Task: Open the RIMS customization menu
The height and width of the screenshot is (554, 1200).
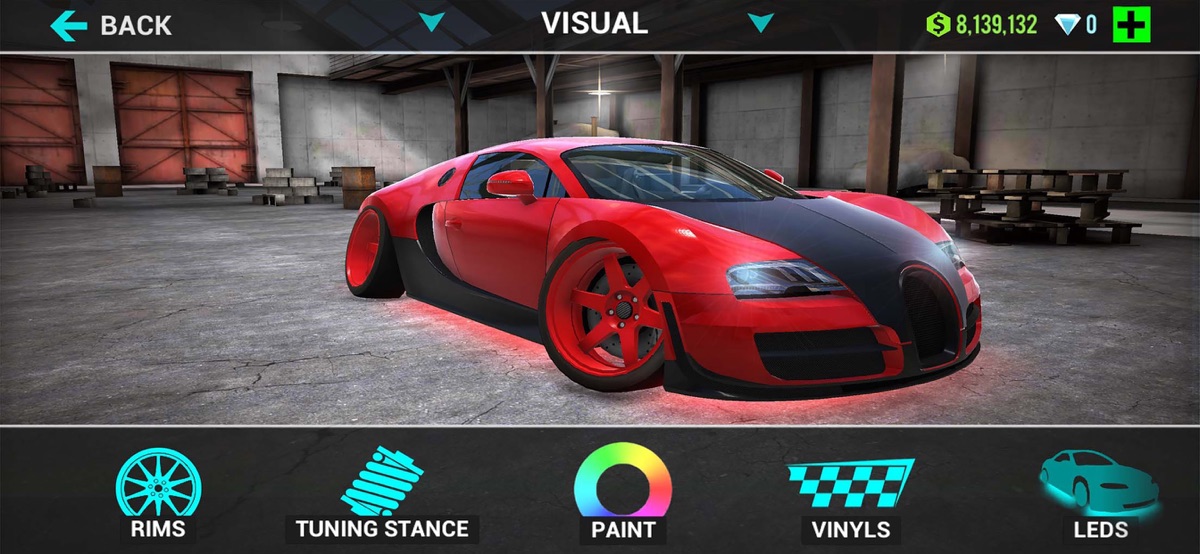Action: [x=158, y=492]
